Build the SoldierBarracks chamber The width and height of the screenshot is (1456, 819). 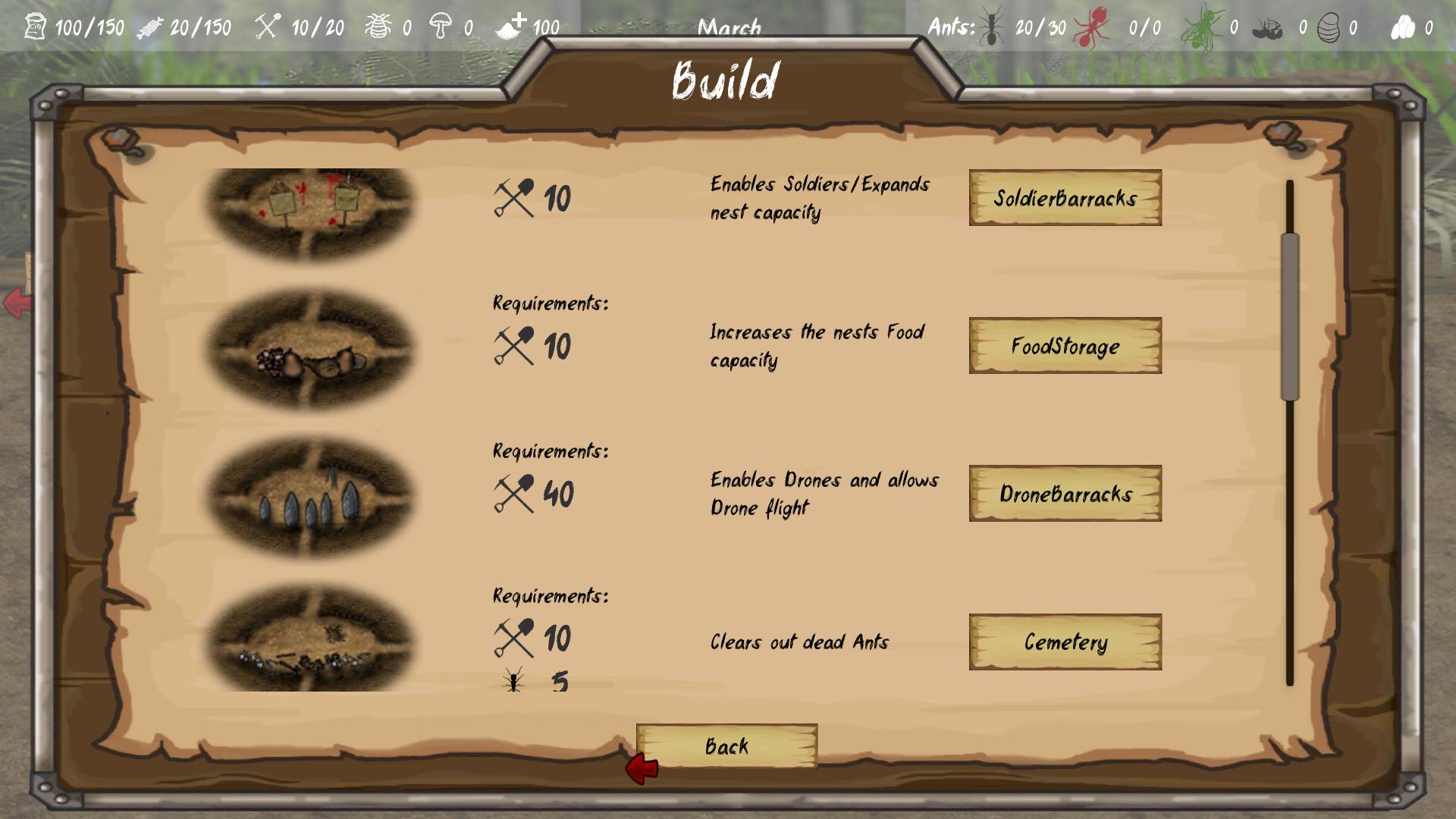point(1065,198)
